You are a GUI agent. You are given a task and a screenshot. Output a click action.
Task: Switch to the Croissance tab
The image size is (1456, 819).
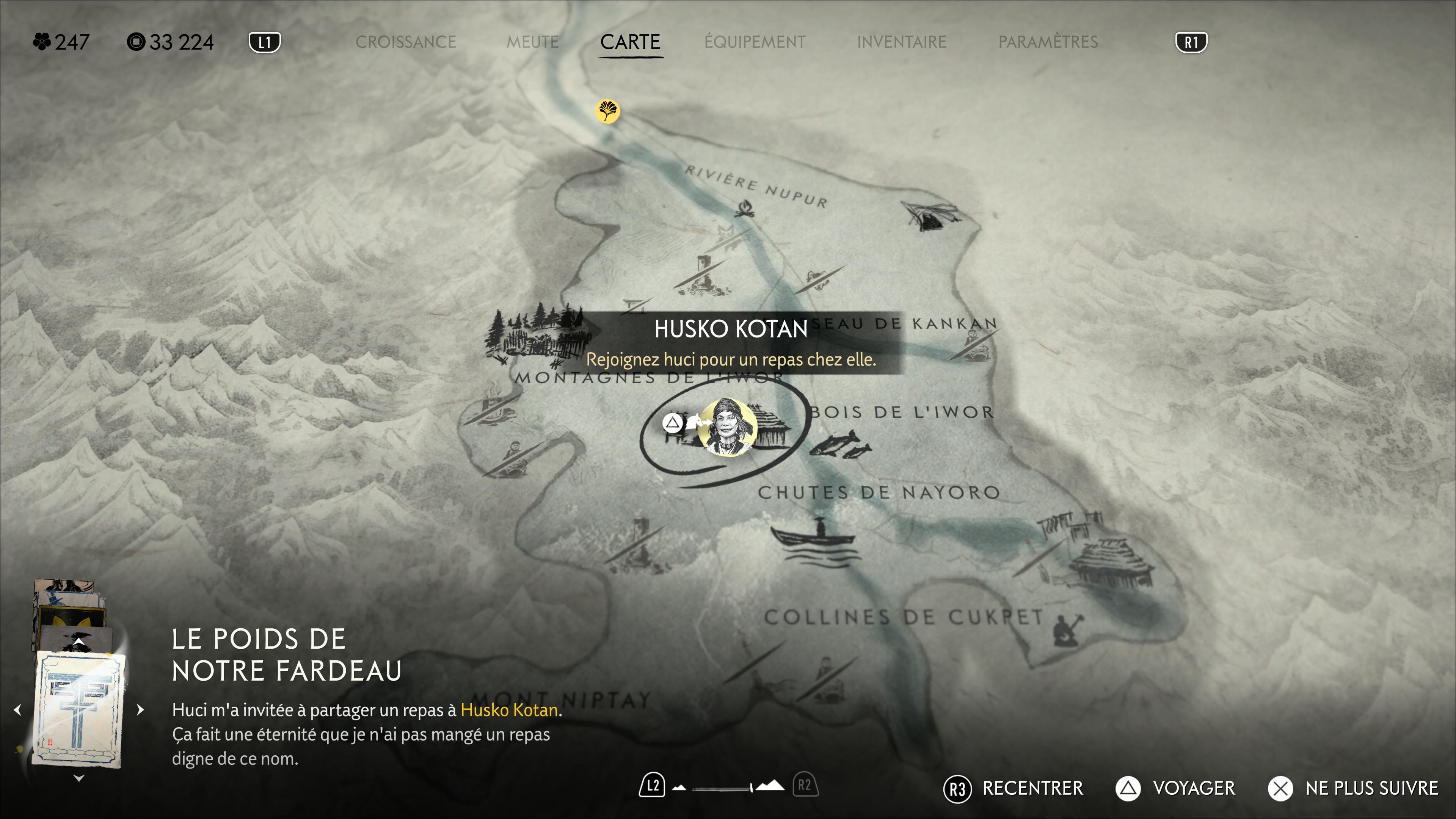point(405,42)
